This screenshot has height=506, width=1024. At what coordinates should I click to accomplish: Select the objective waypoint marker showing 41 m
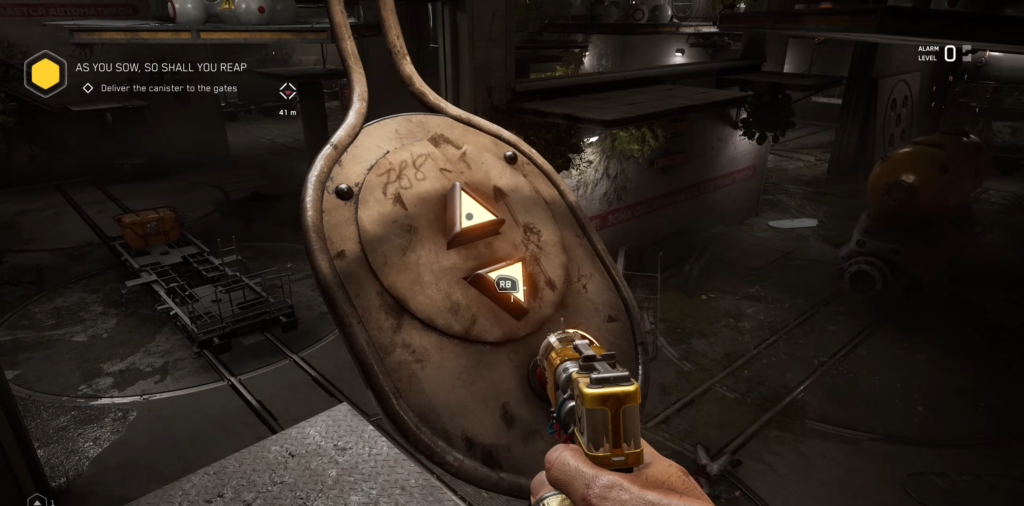[x=288, y=92]
